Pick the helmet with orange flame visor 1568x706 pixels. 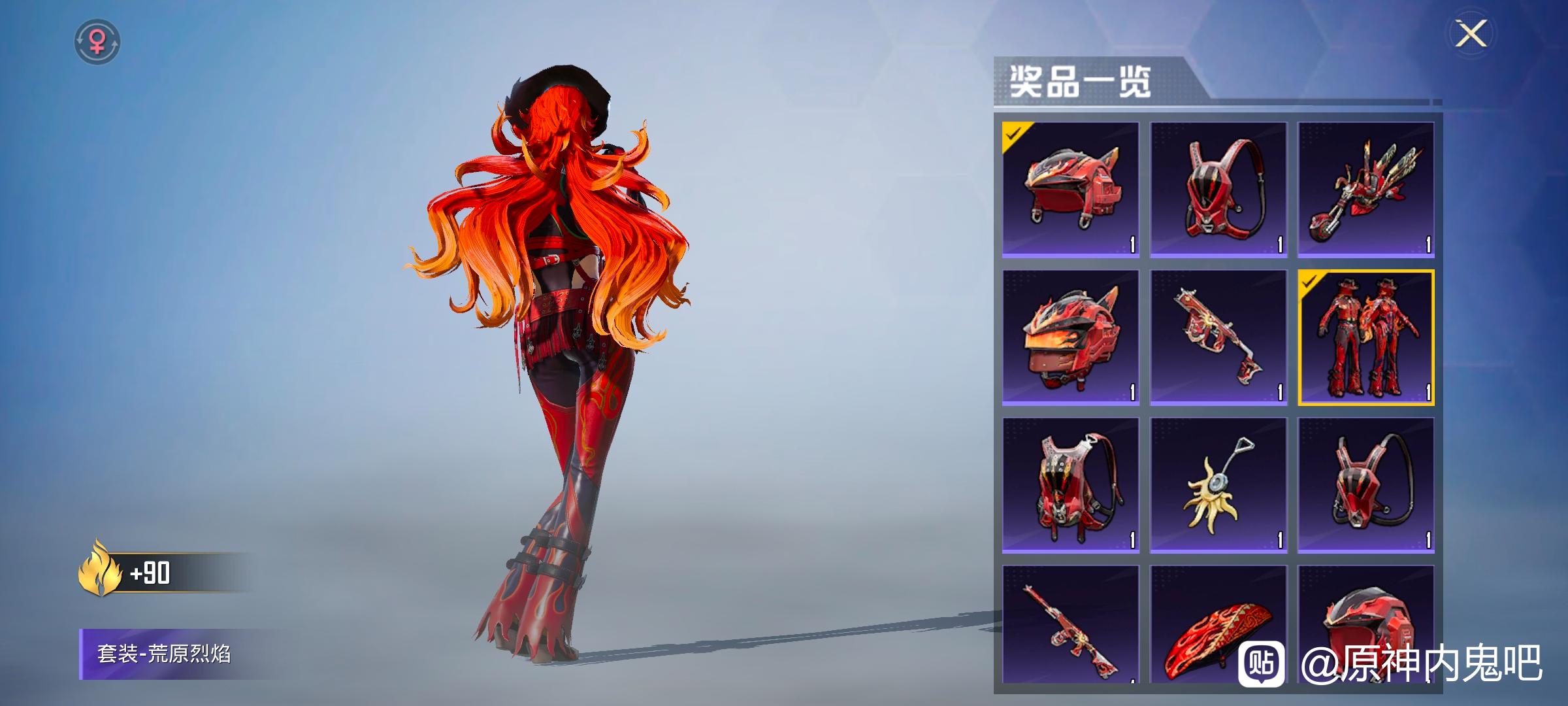(1070, 337)
